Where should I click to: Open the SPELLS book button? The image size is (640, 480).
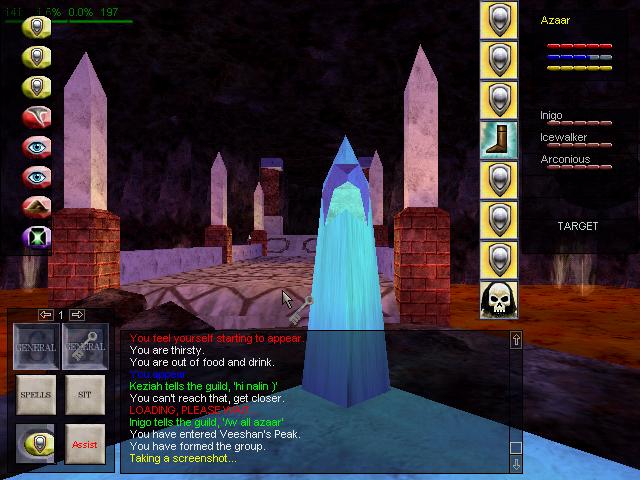coord(35,396)
